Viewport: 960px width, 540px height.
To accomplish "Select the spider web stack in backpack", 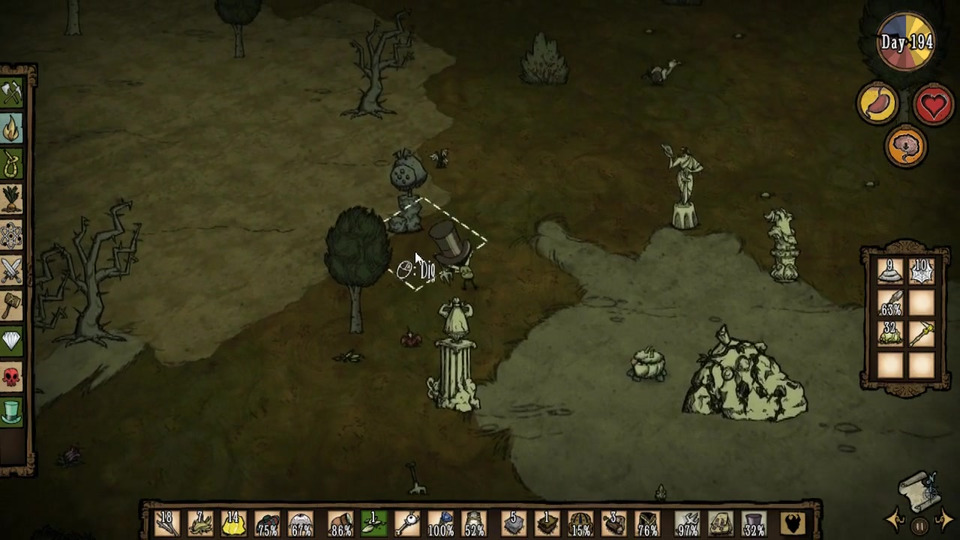I will 921,271.
